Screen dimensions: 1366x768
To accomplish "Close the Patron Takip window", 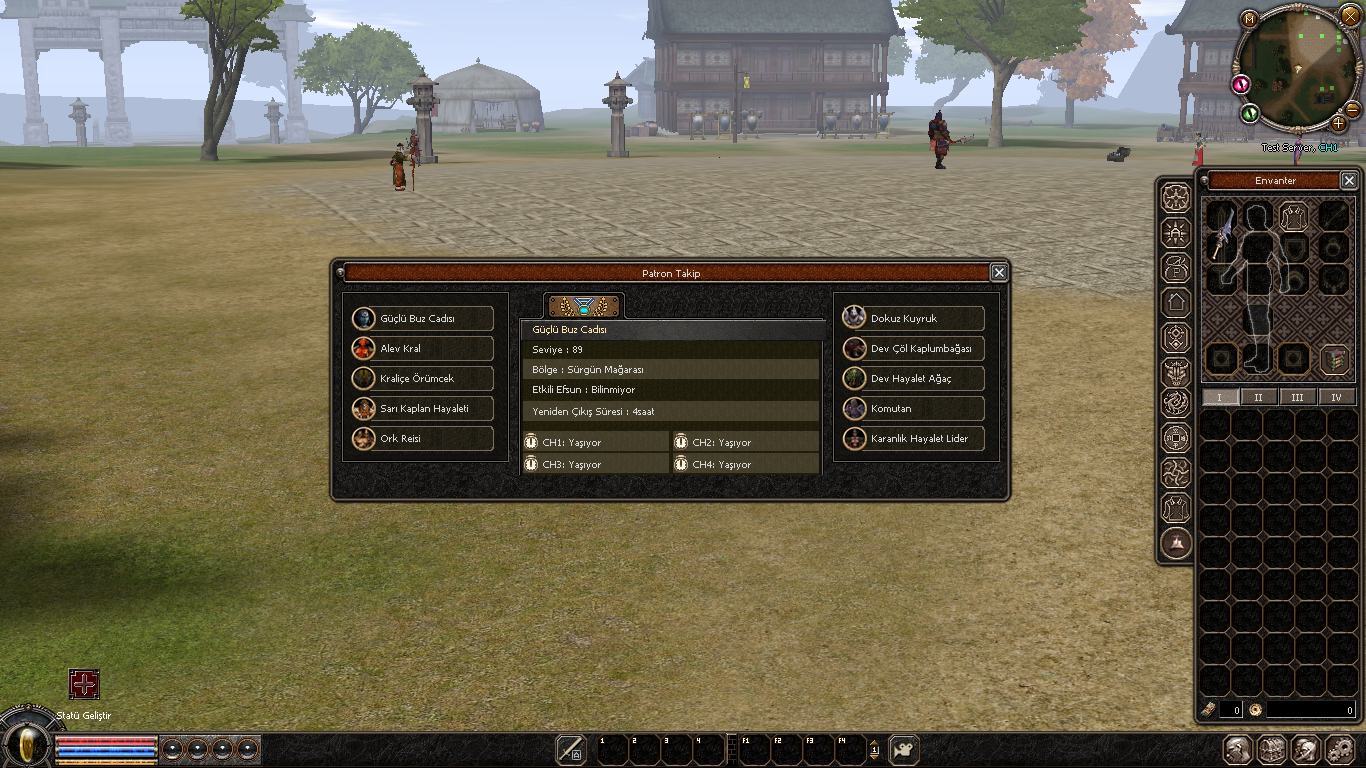I will point(998,273).
